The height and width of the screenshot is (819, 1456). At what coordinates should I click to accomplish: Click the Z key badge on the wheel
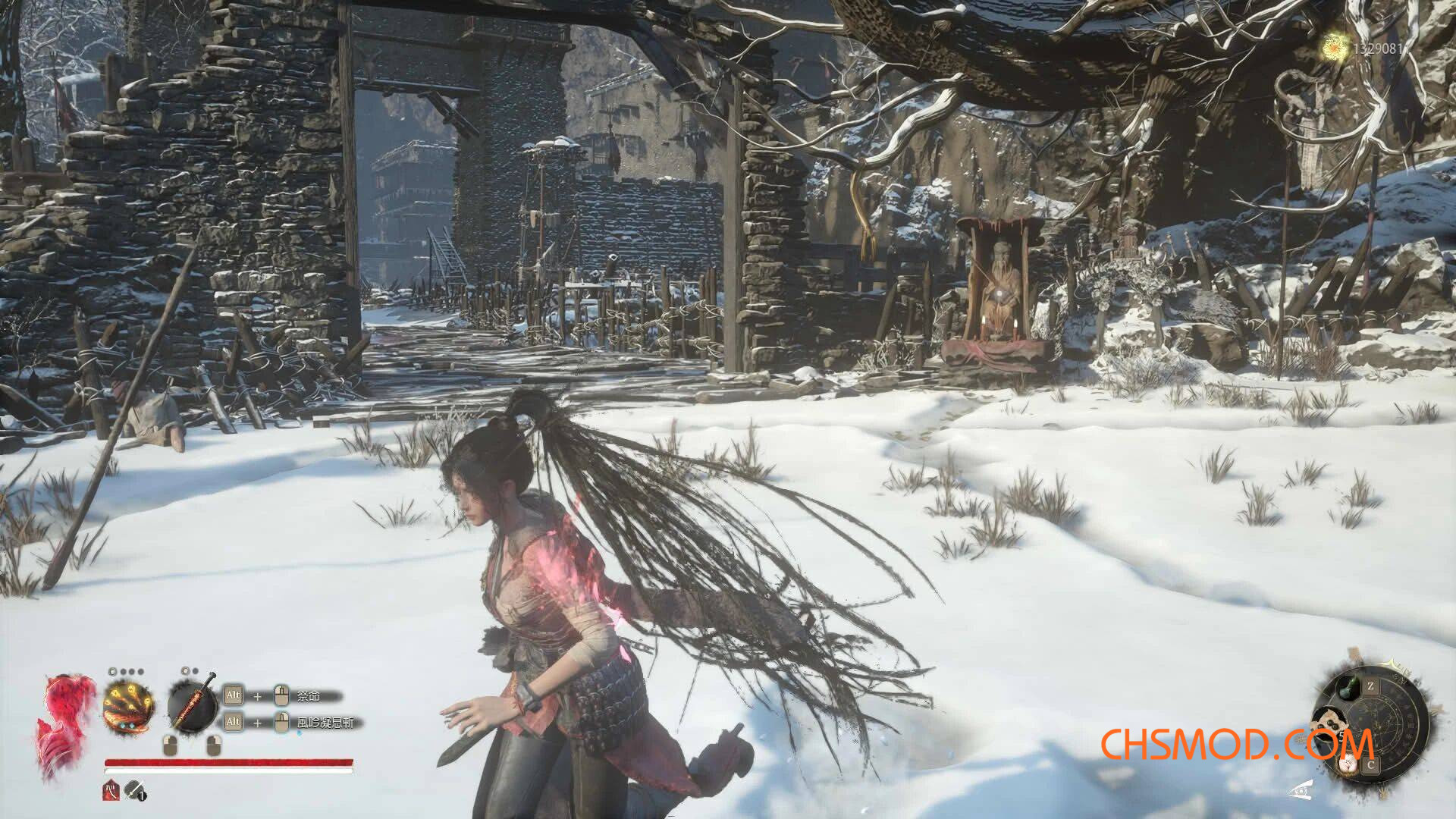pos(1371,686)
